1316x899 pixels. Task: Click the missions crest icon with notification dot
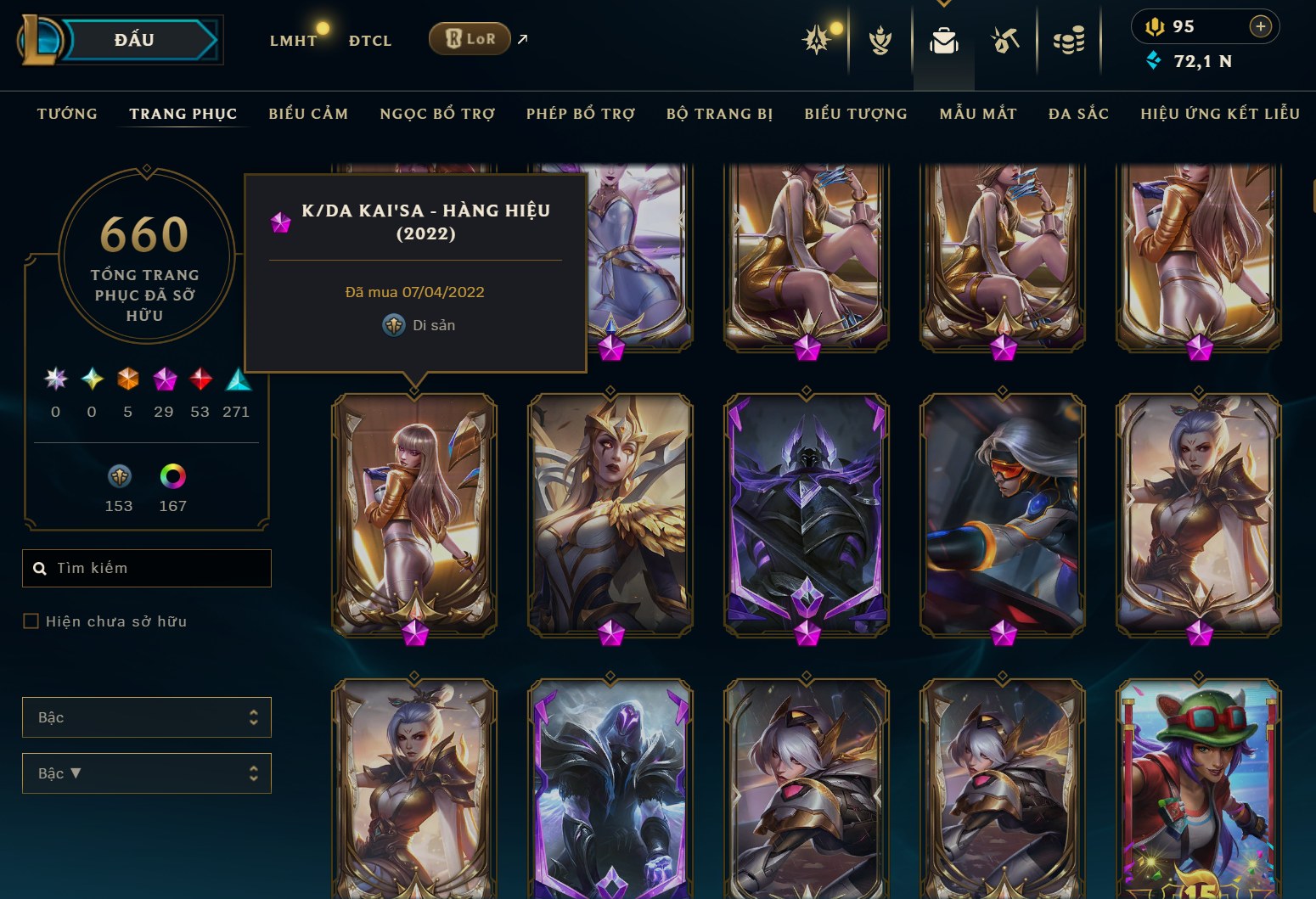tap(817, 38)
